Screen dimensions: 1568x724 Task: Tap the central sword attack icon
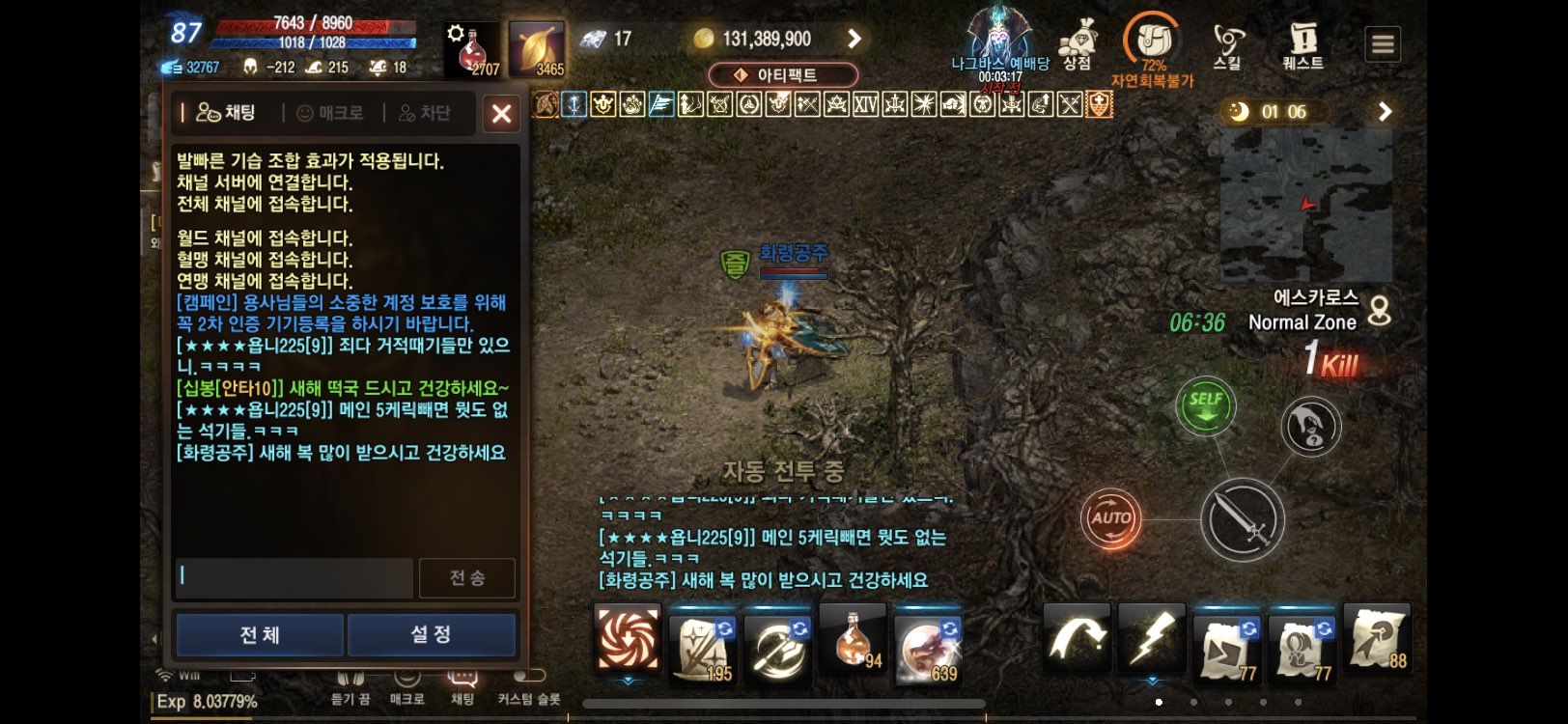coord(1245,518)
